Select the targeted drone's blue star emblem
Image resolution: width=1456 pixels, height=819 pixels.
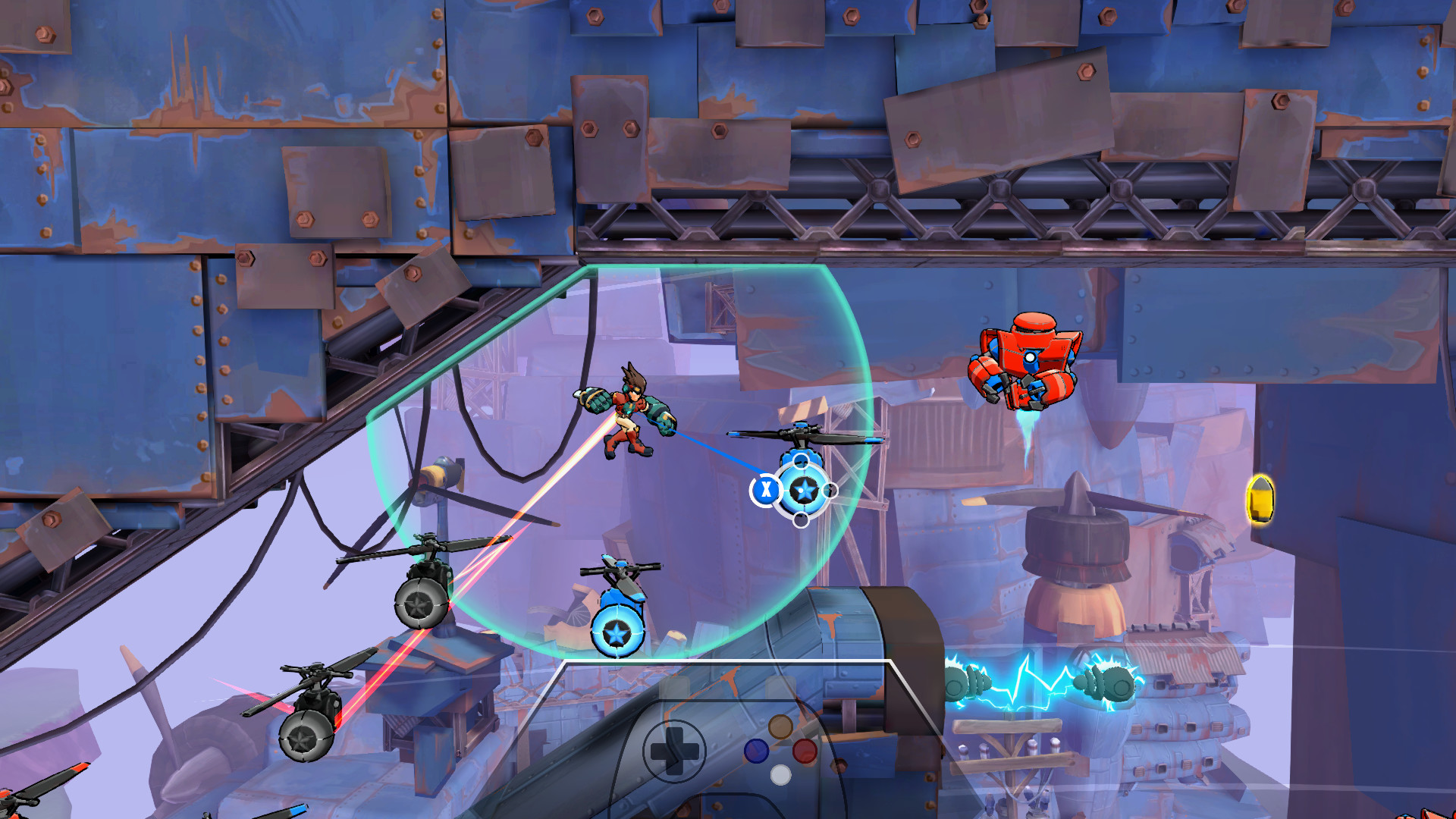pos(805,490)
